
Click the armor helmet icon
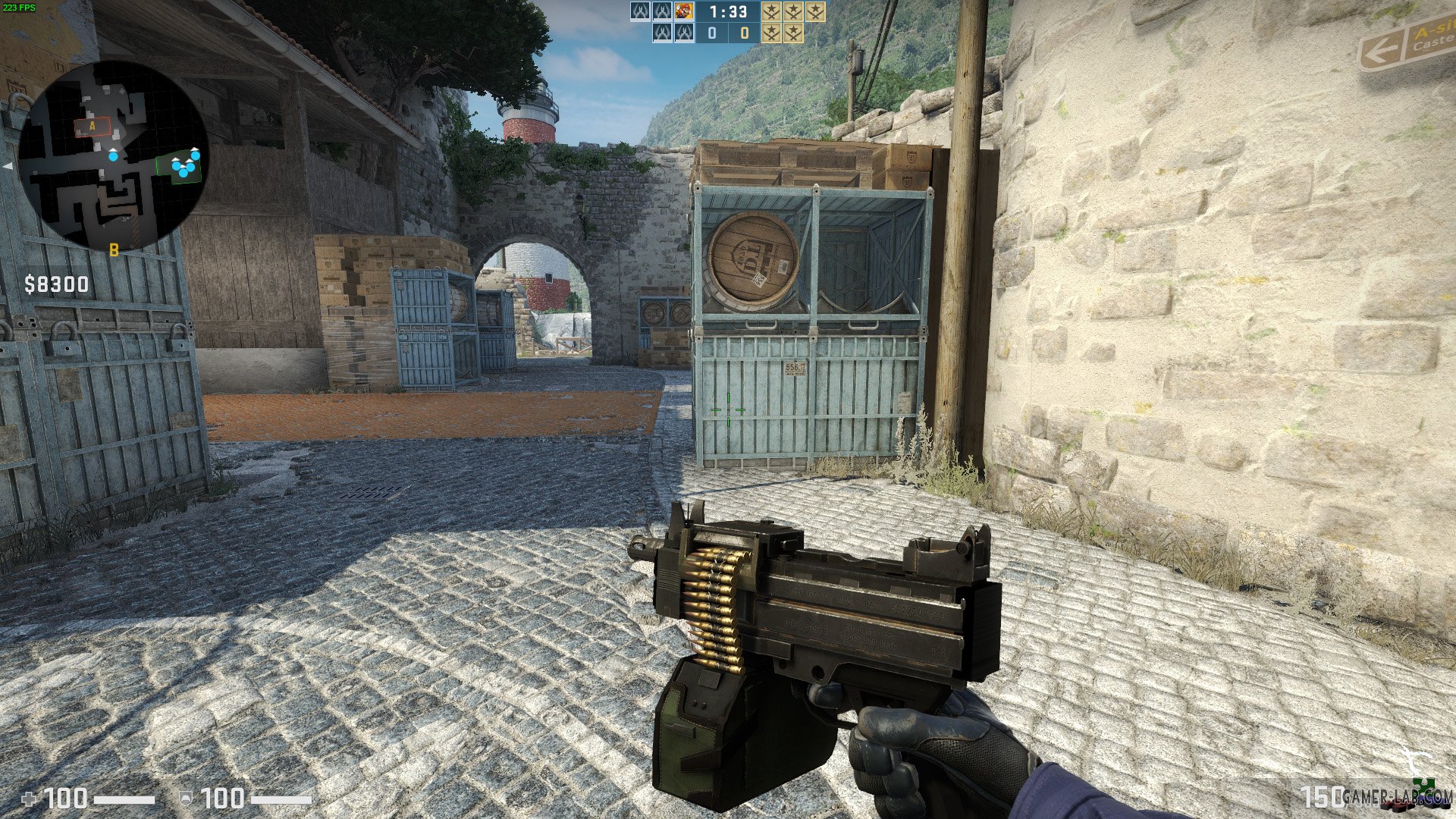click(x=187, y=799)
